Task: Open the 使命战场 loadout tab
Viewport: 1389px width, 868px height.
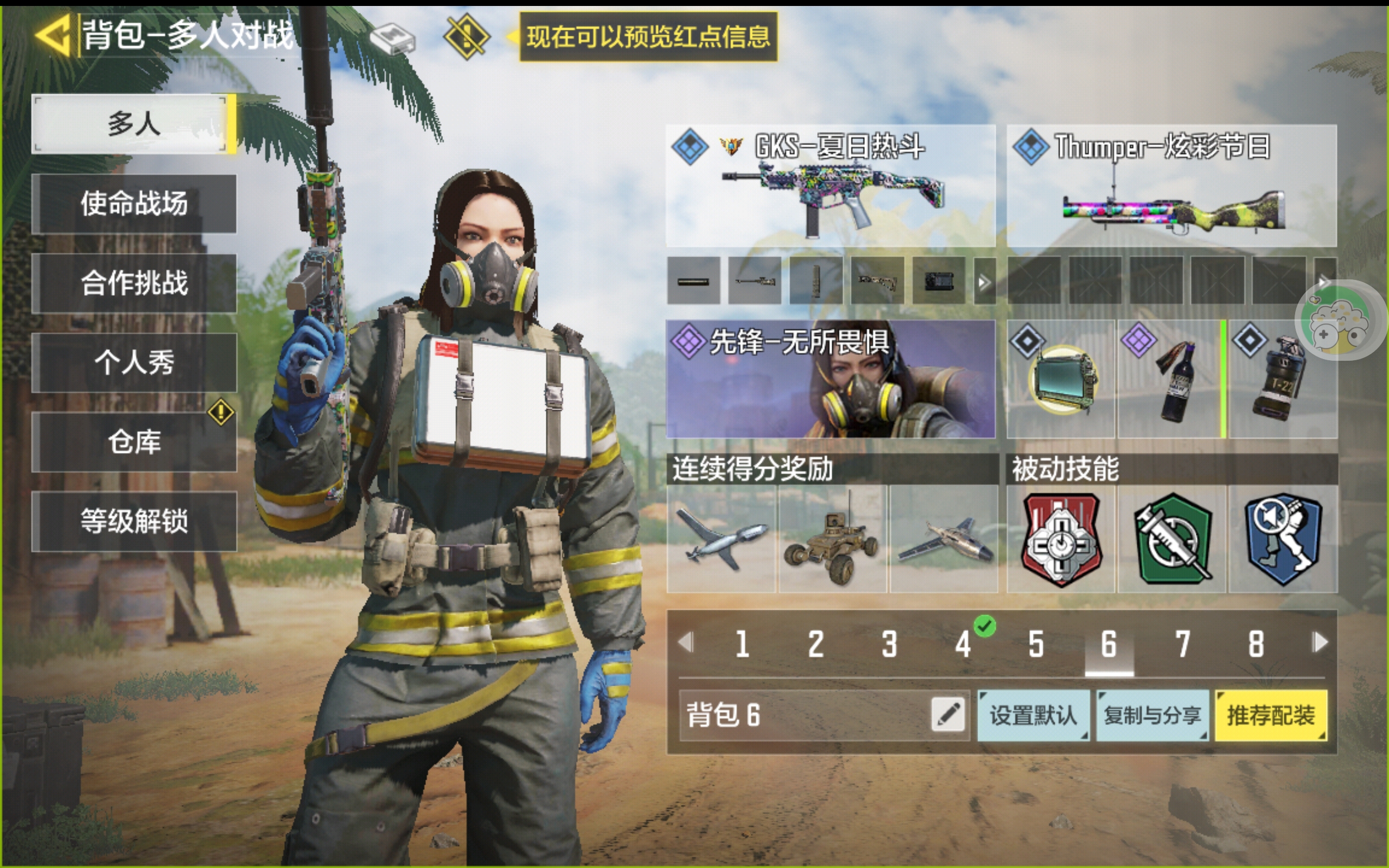Action: 133,204
